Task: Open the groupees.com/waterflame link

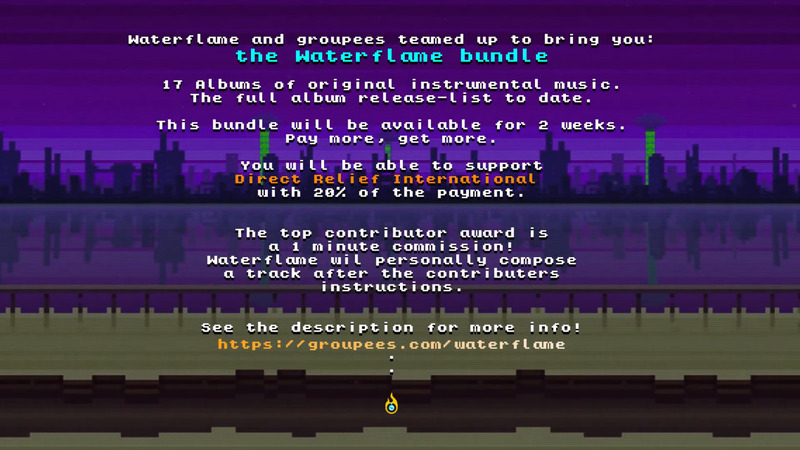Action: click(391, 344)
